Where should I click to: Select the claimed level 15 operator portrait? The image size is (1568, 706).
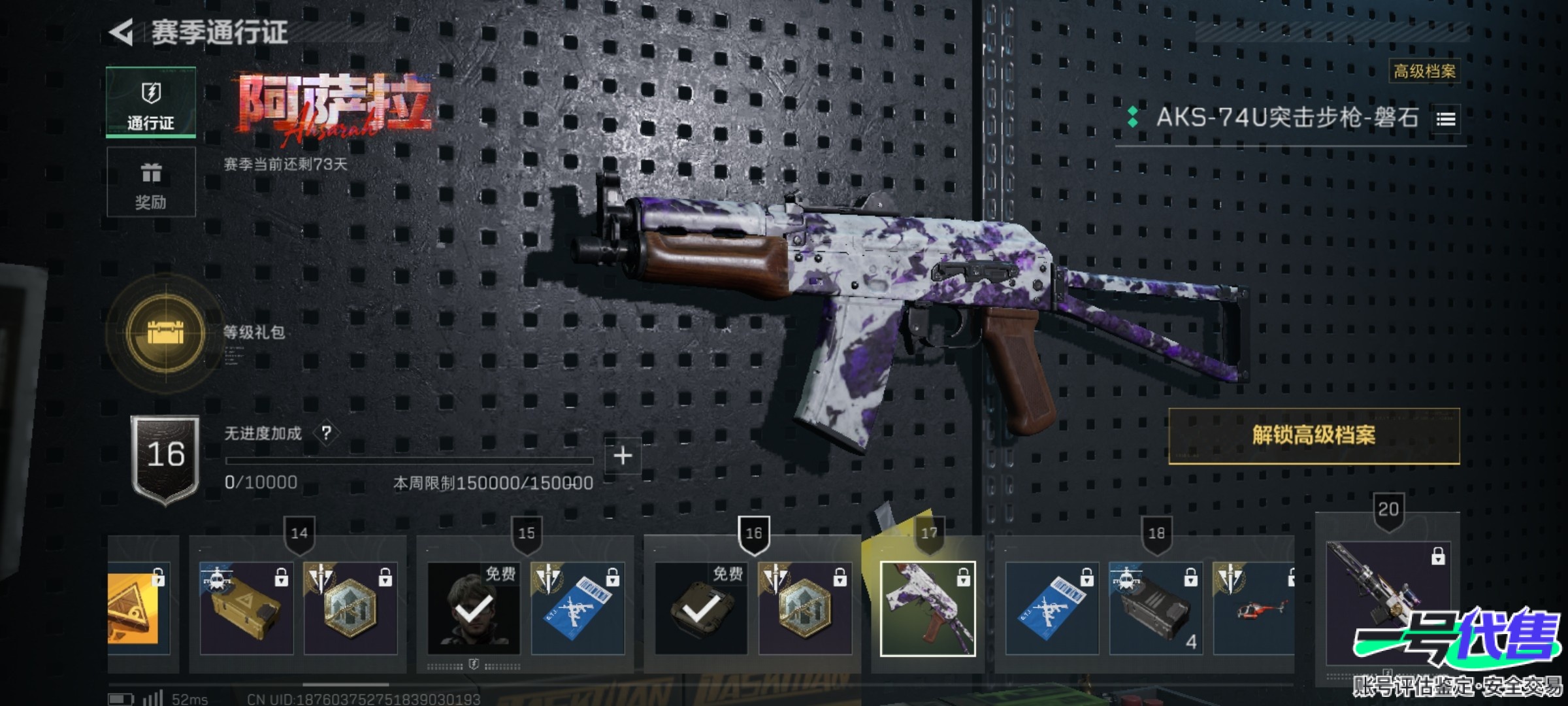click(474, 608)
